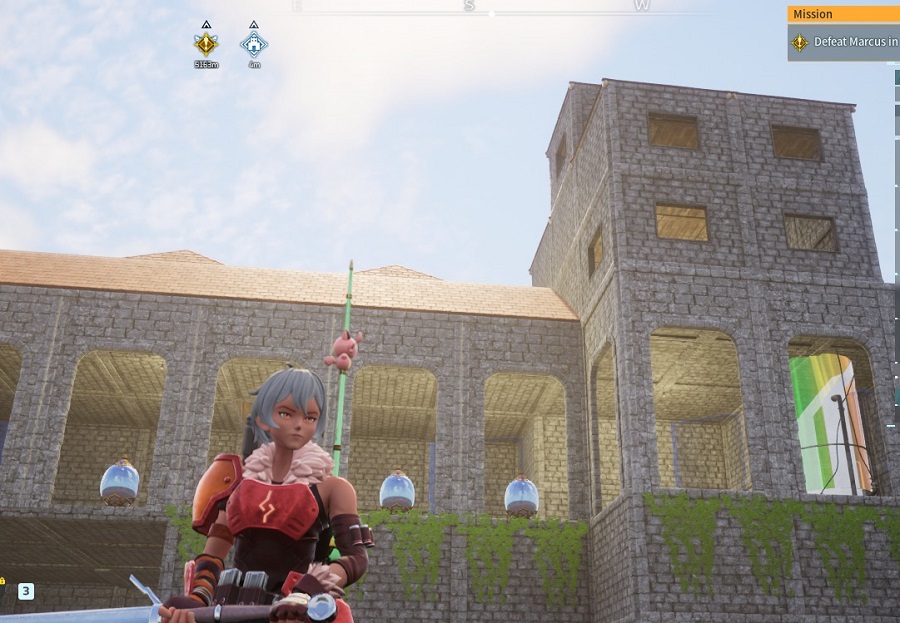
Task: Open the Mission tracker panel header
Action: point(842,14)
